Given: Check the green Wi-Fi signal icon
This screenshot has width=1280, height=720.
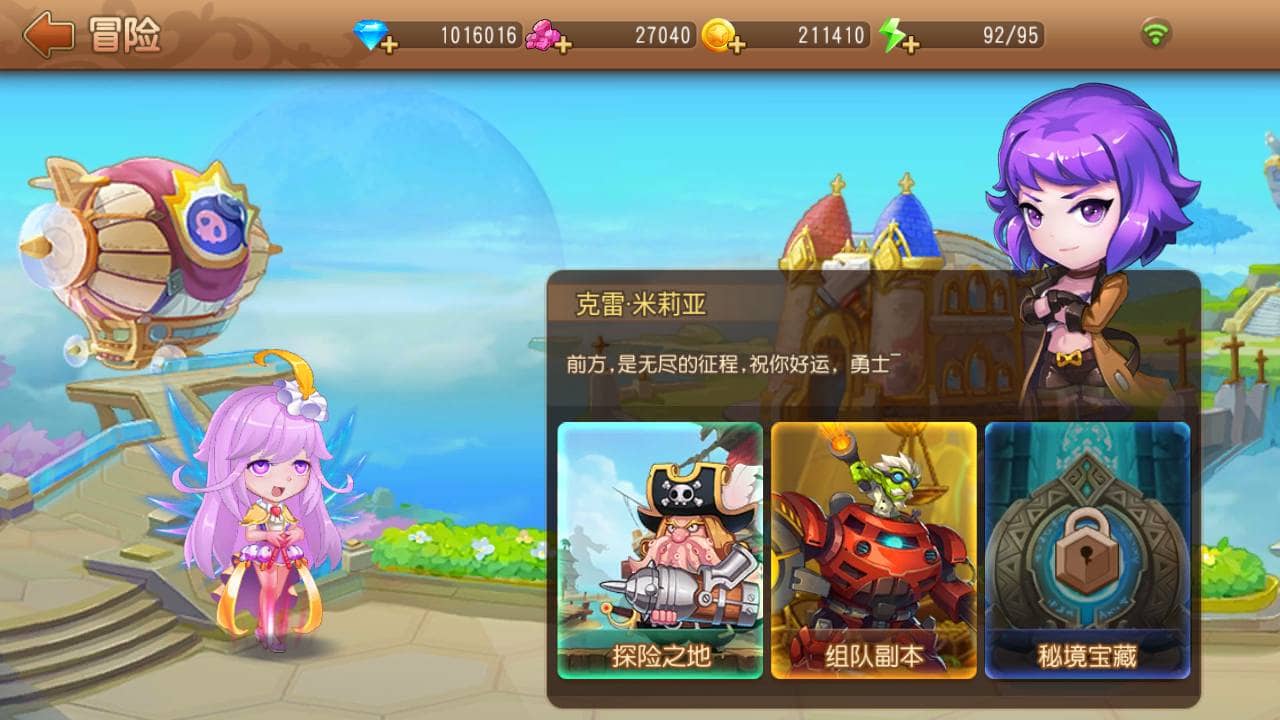Looking at the screenshot, I should (x=1156, y=34).
